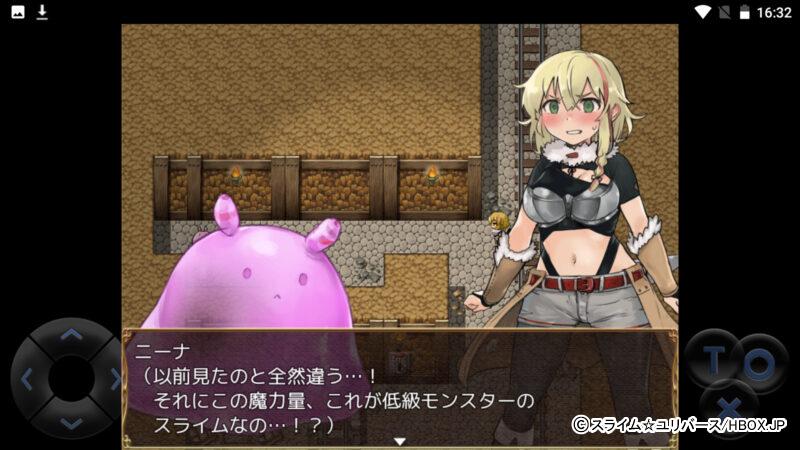The width and height of the screenshot is (800, 450).
Task: Tap the D-pad down arrow
Action: [x=70, y=422]
